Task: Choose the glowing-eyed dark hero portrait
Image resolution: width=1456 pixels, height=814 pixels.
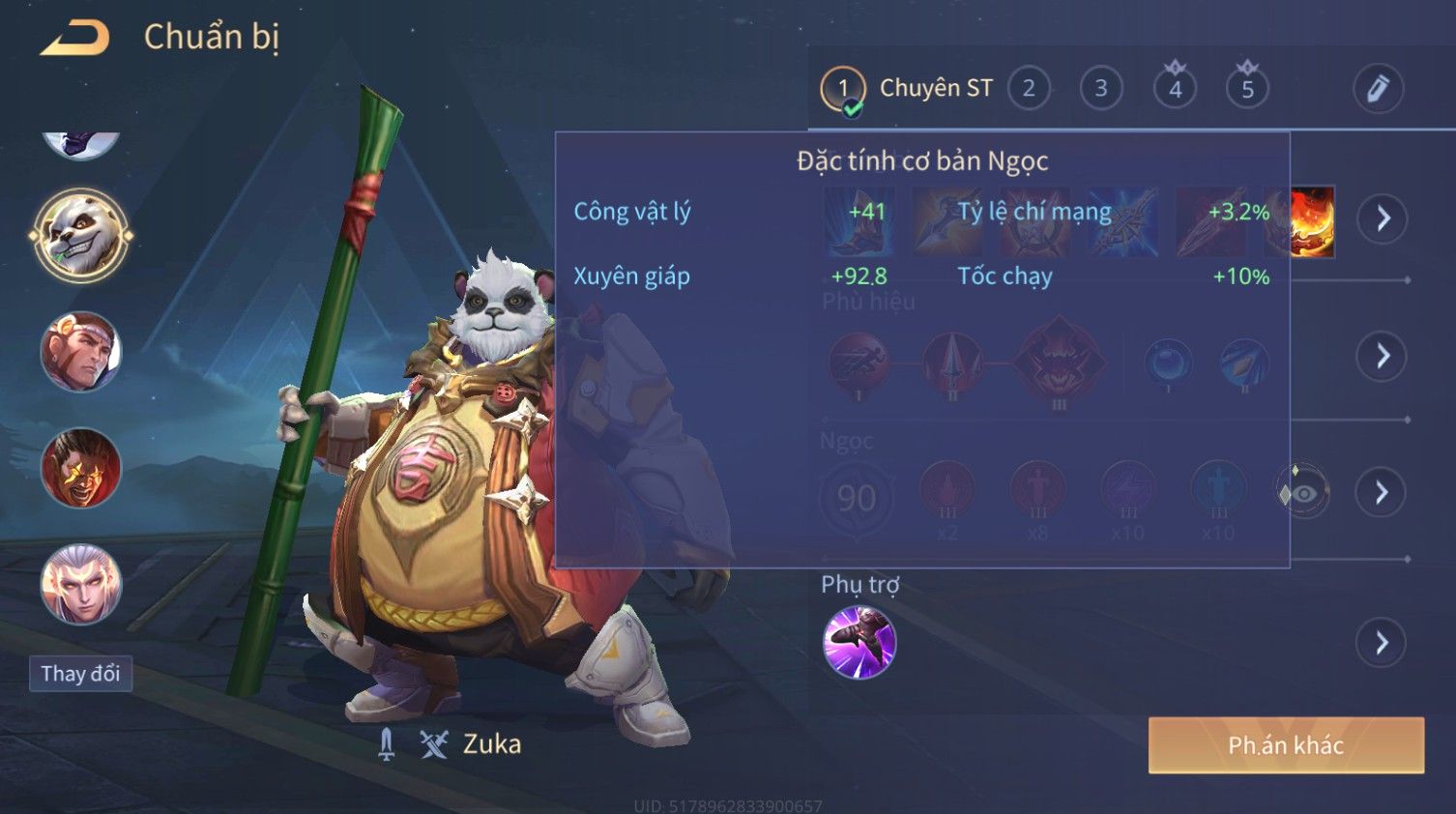Action: tap(81, 469)
